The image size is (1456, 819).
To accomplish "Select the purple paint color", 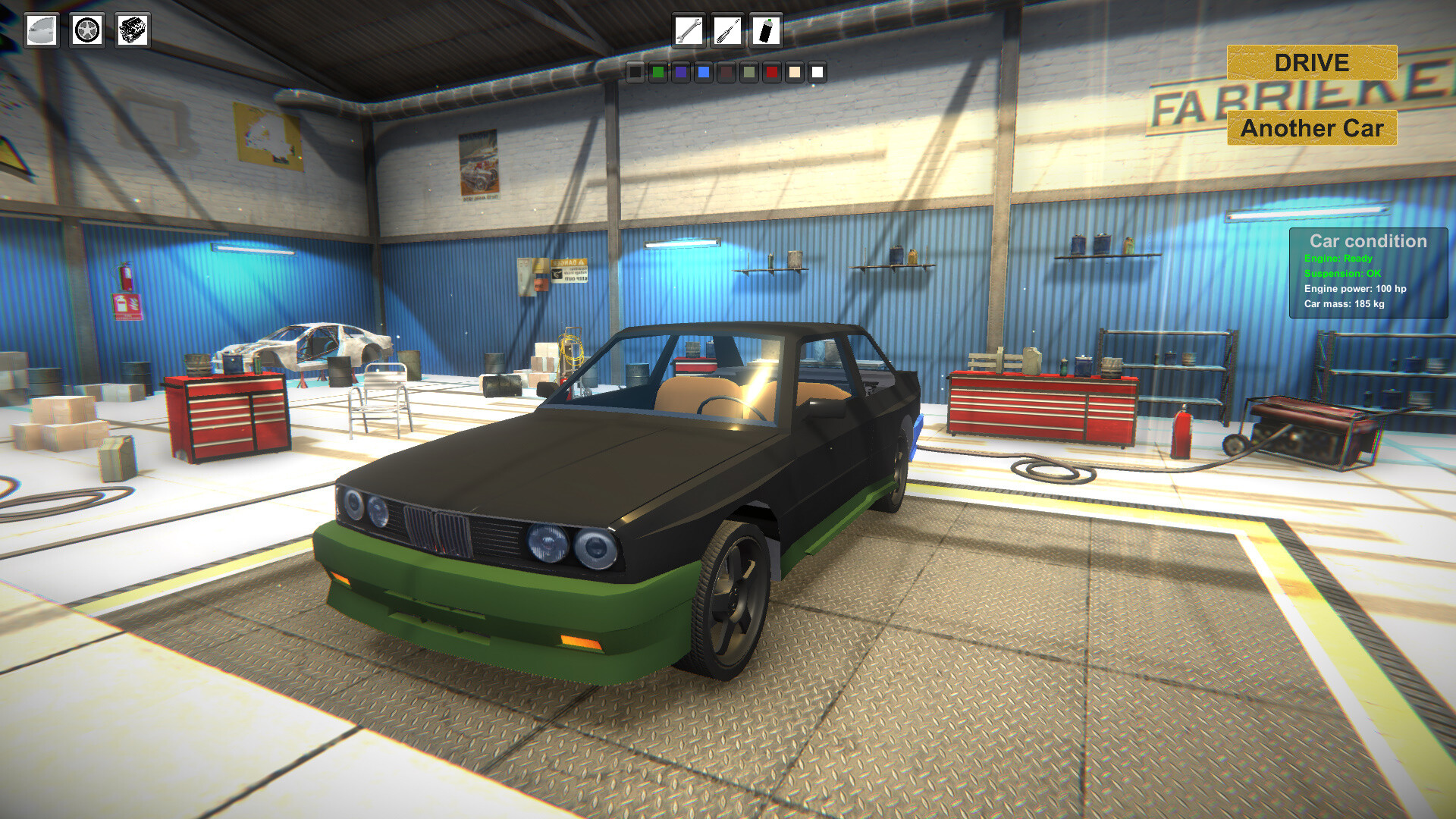I will pyautogui.click(x=680, y=74).
